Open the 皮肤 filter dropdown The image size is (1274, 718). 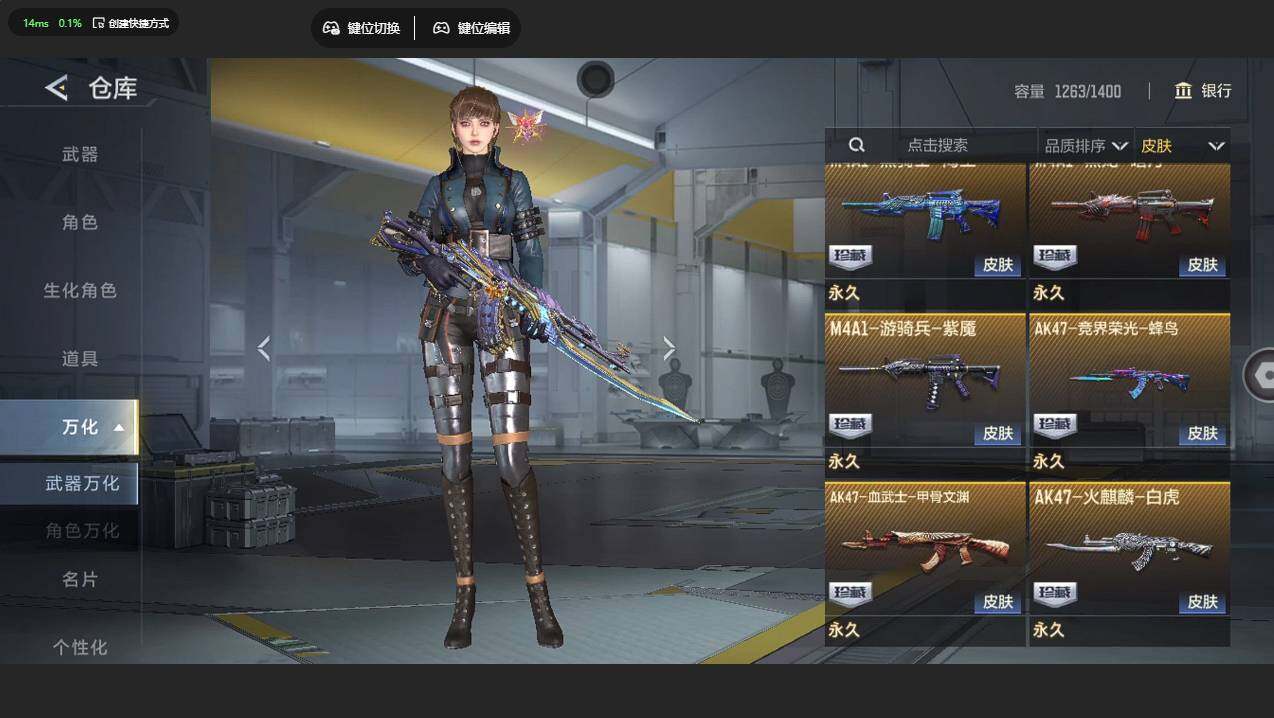(x=1182, y=145)
